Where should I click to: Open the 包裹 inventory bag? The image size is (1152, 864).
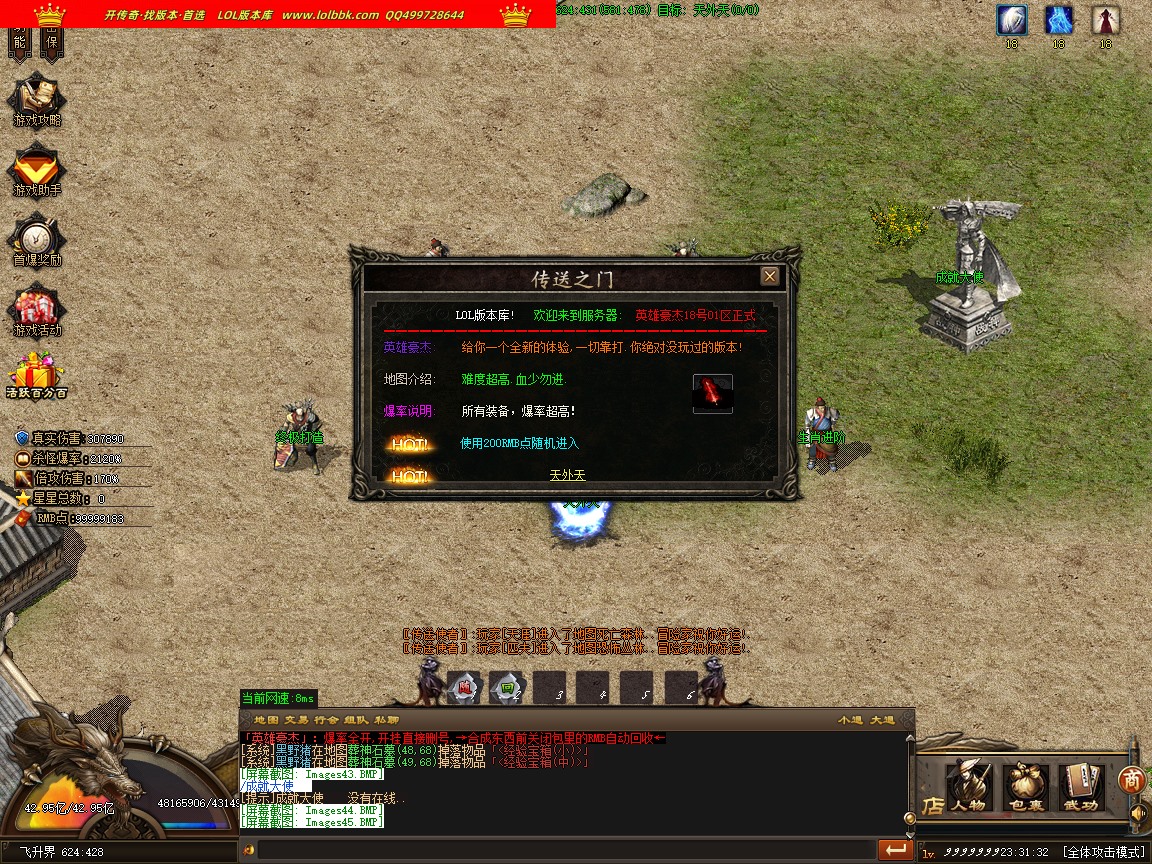click(x=1025, y=786)
